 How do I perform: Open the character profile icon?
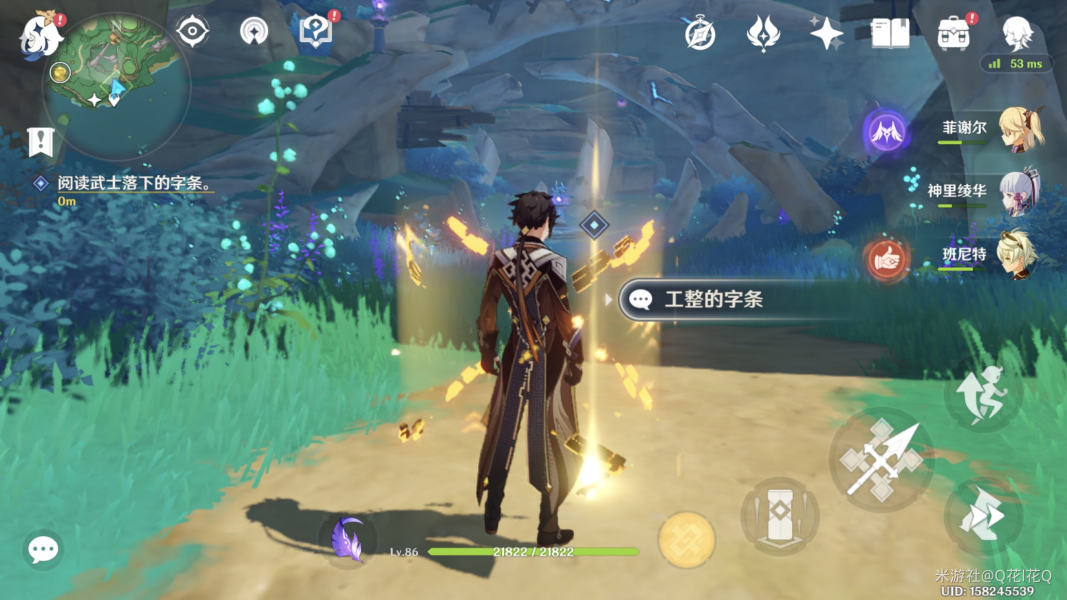1017,33
